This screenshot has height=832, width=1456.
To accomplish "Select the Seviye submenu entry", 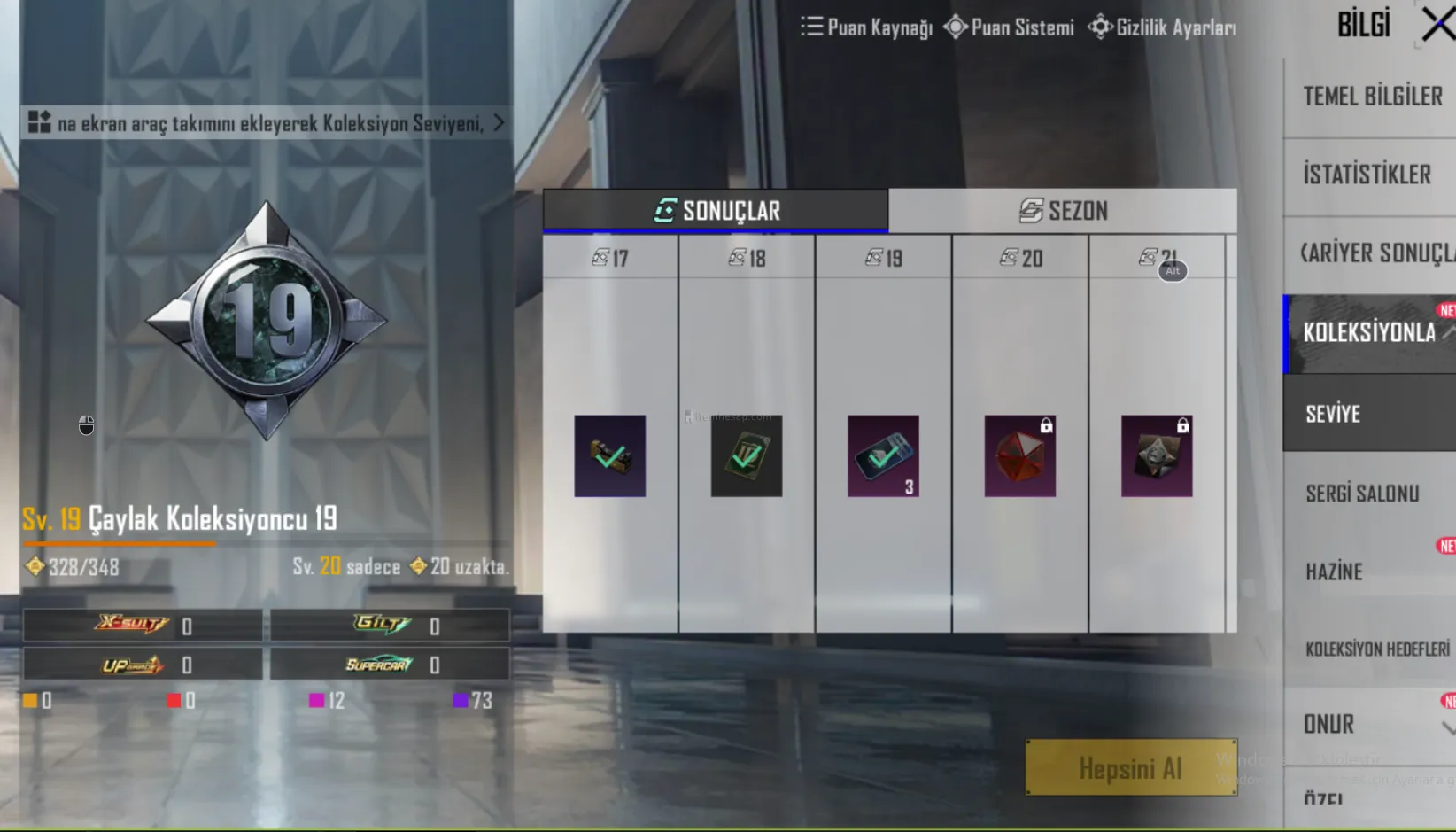I will click(1333, 414).
